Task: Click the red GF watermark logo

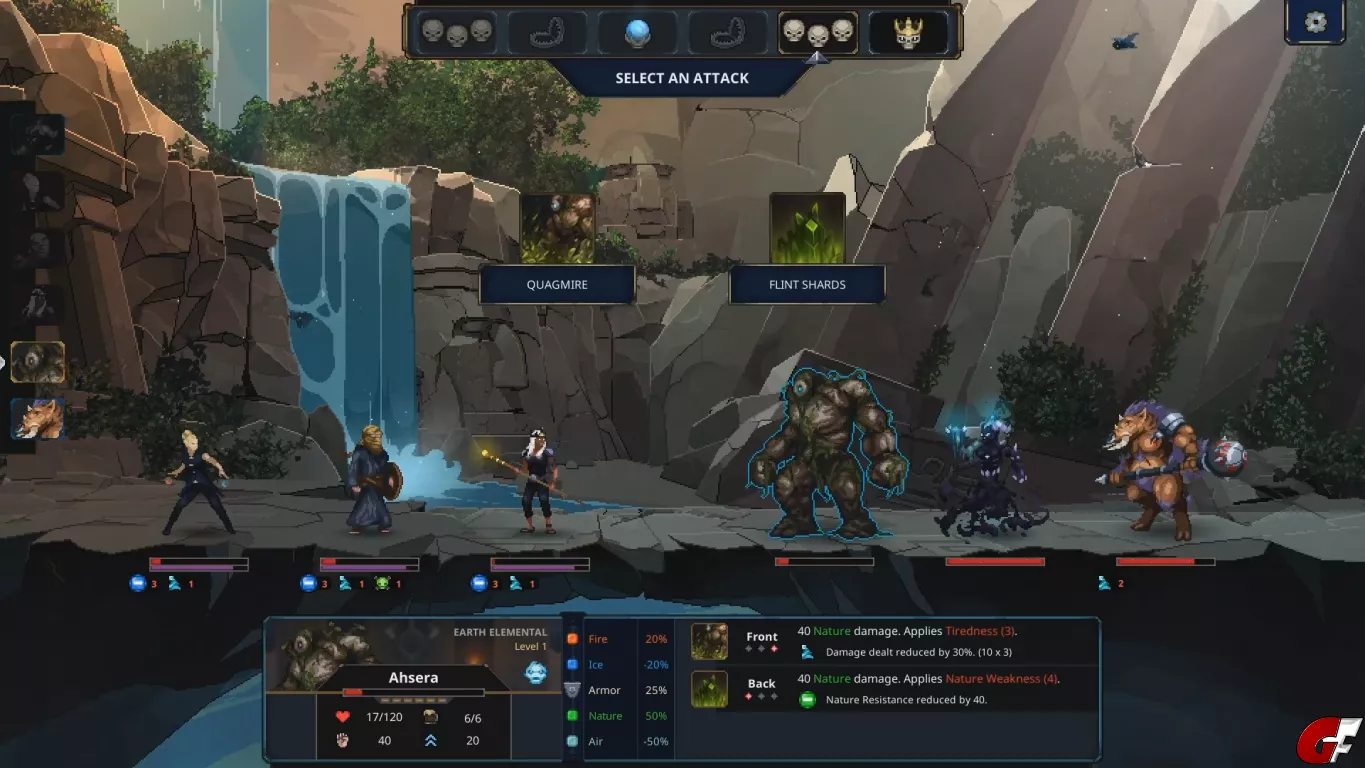Action: tap(1329, 741)
